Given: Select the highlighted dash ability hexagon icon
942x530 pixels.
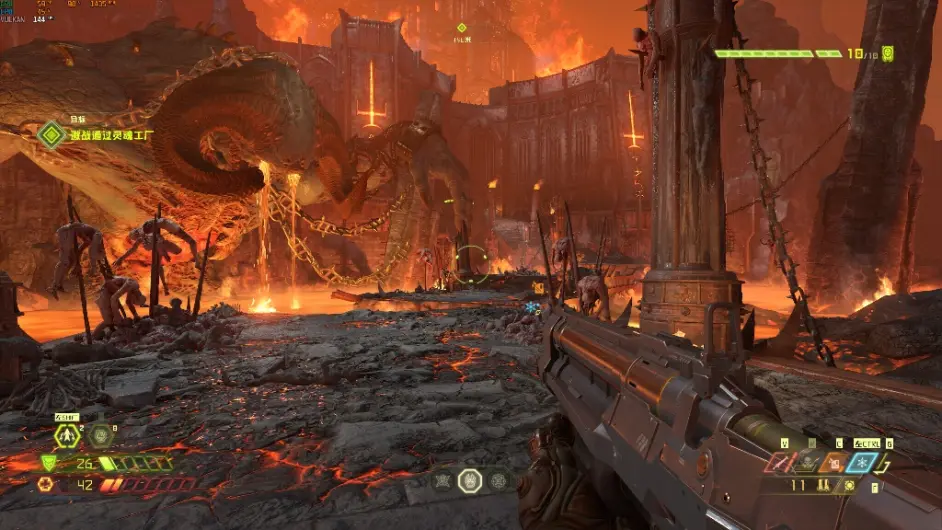Looking at the screenshot, I should 67,436.
